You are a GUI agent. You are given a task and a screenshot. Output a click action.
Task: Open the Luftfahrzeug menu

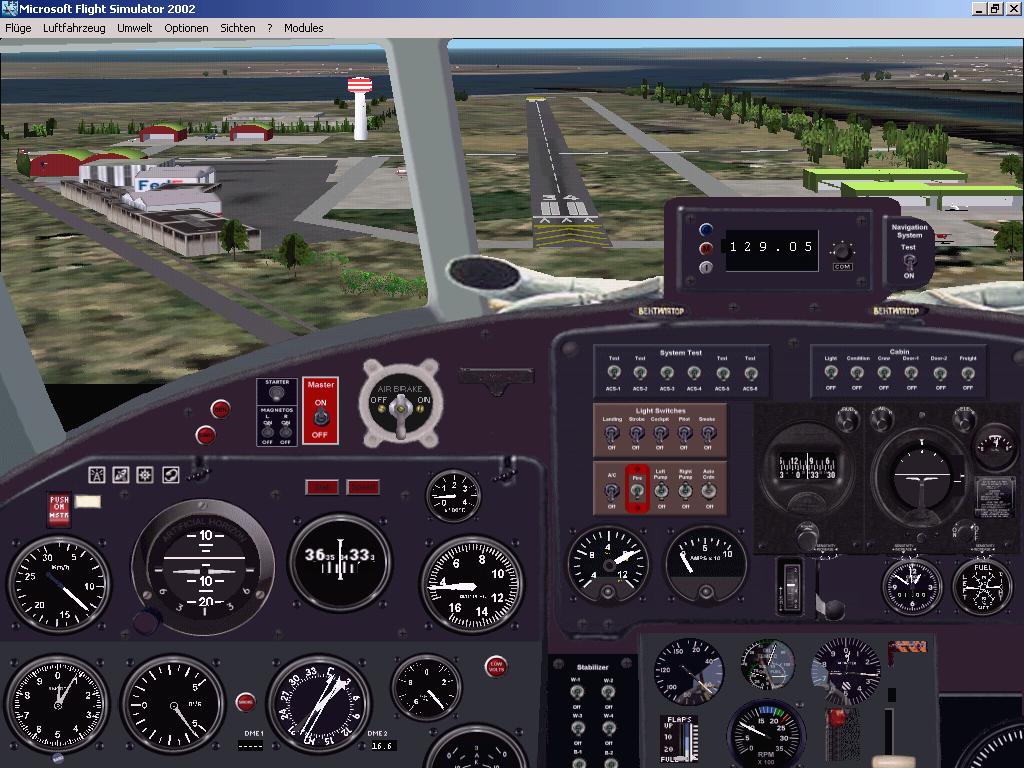click(74, 28)
